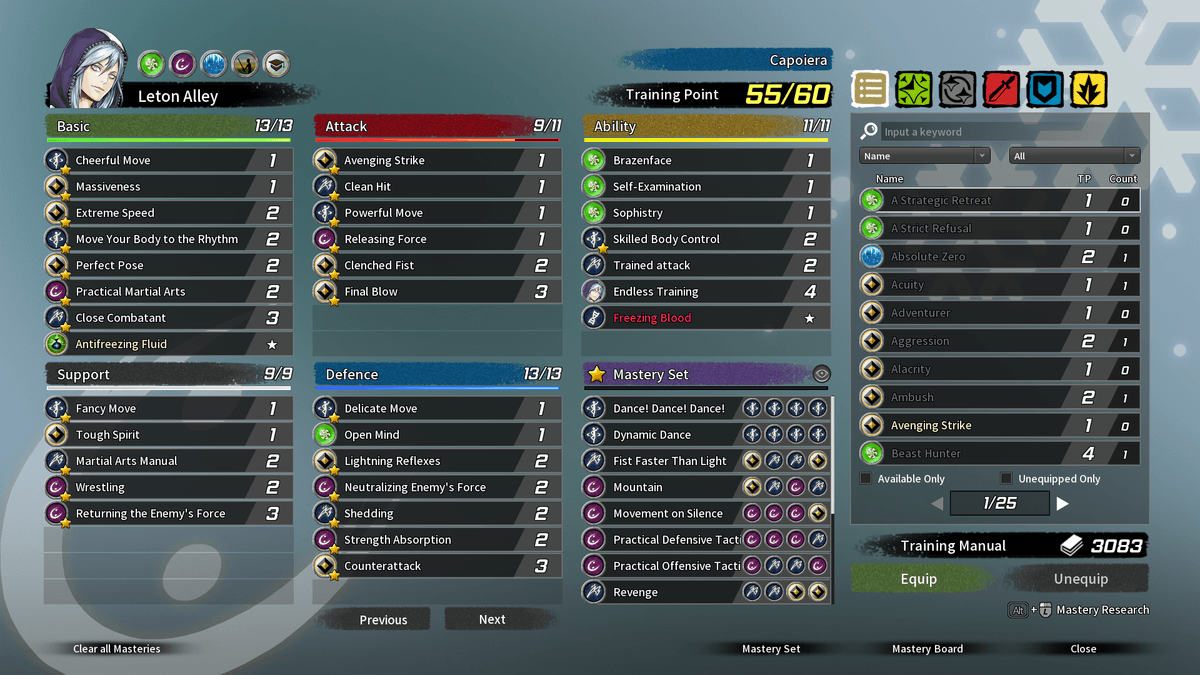Switch to the red attack category tab
Screen dimensions: 1200x675
click(1001, 90)
